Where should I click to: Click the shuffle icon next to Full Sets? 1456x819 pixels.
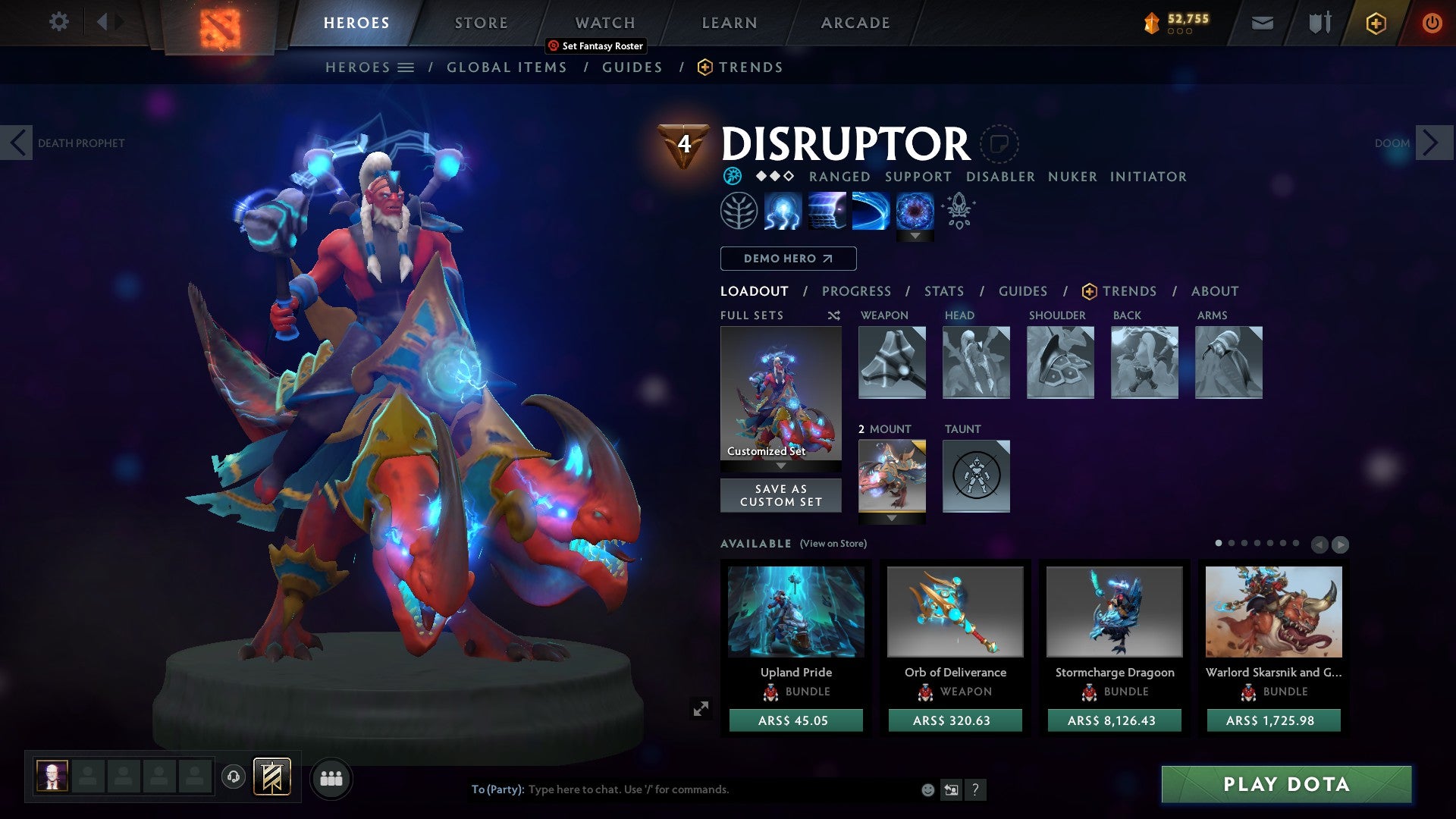coord(833,315)
